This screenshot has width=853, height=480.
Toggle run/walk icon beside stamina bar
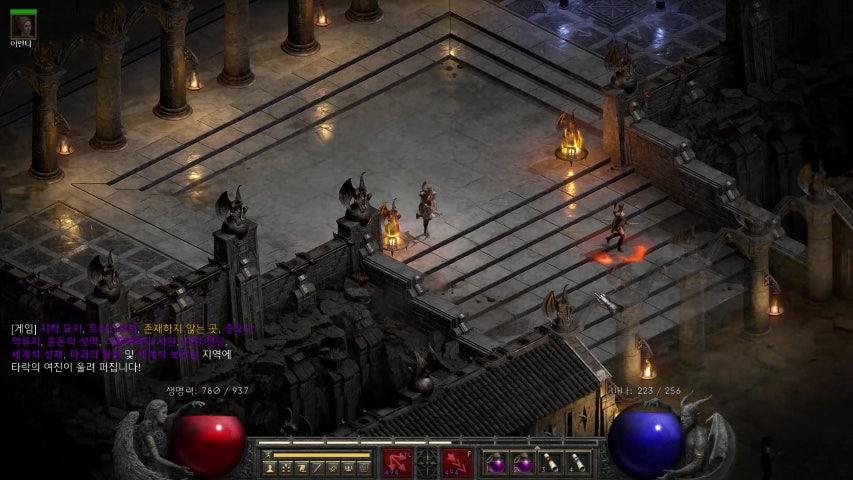pos(268,455)
